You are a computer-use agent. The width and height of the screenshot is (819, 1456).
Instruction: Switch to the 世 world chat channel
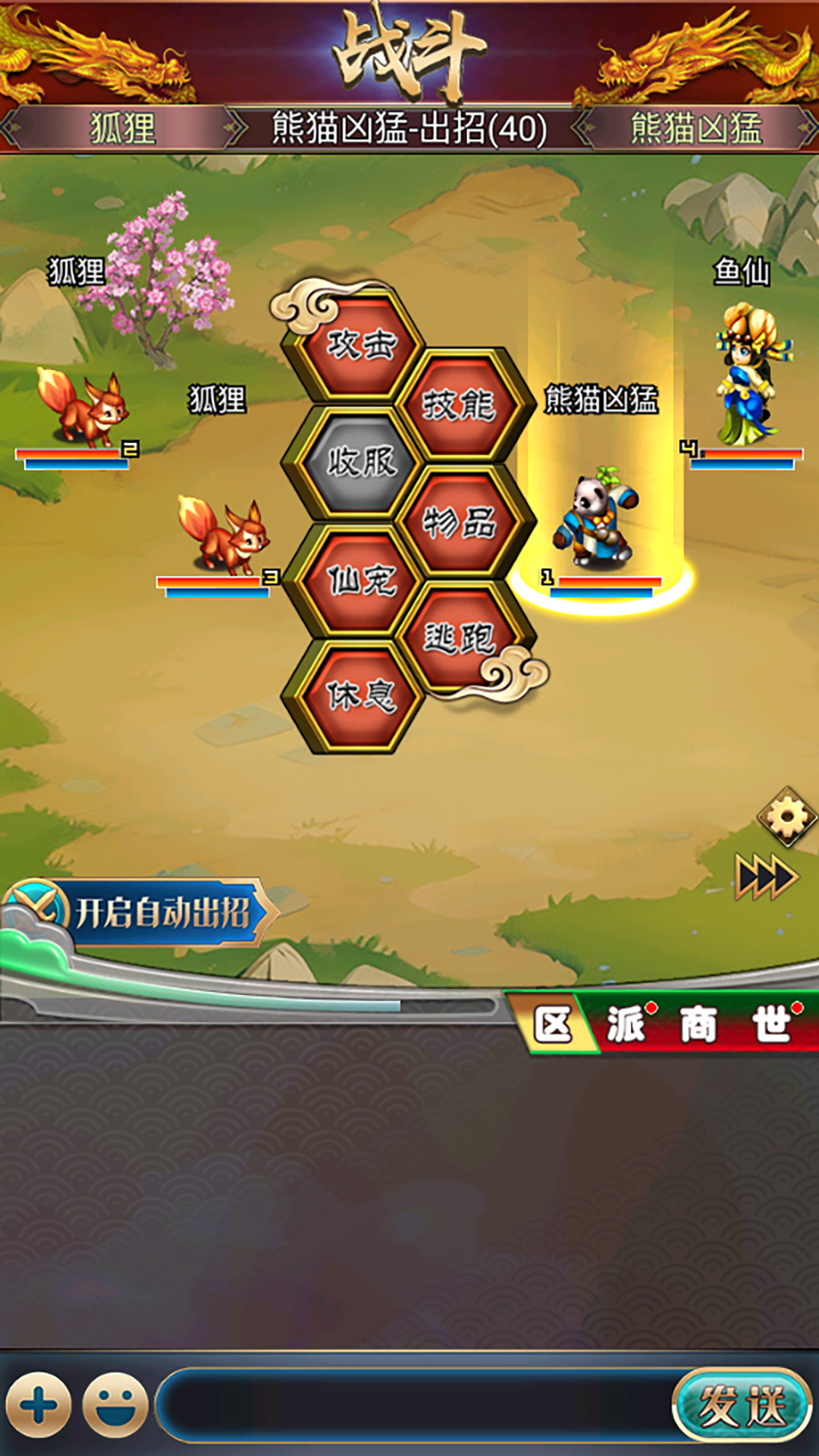(772, 1025)
